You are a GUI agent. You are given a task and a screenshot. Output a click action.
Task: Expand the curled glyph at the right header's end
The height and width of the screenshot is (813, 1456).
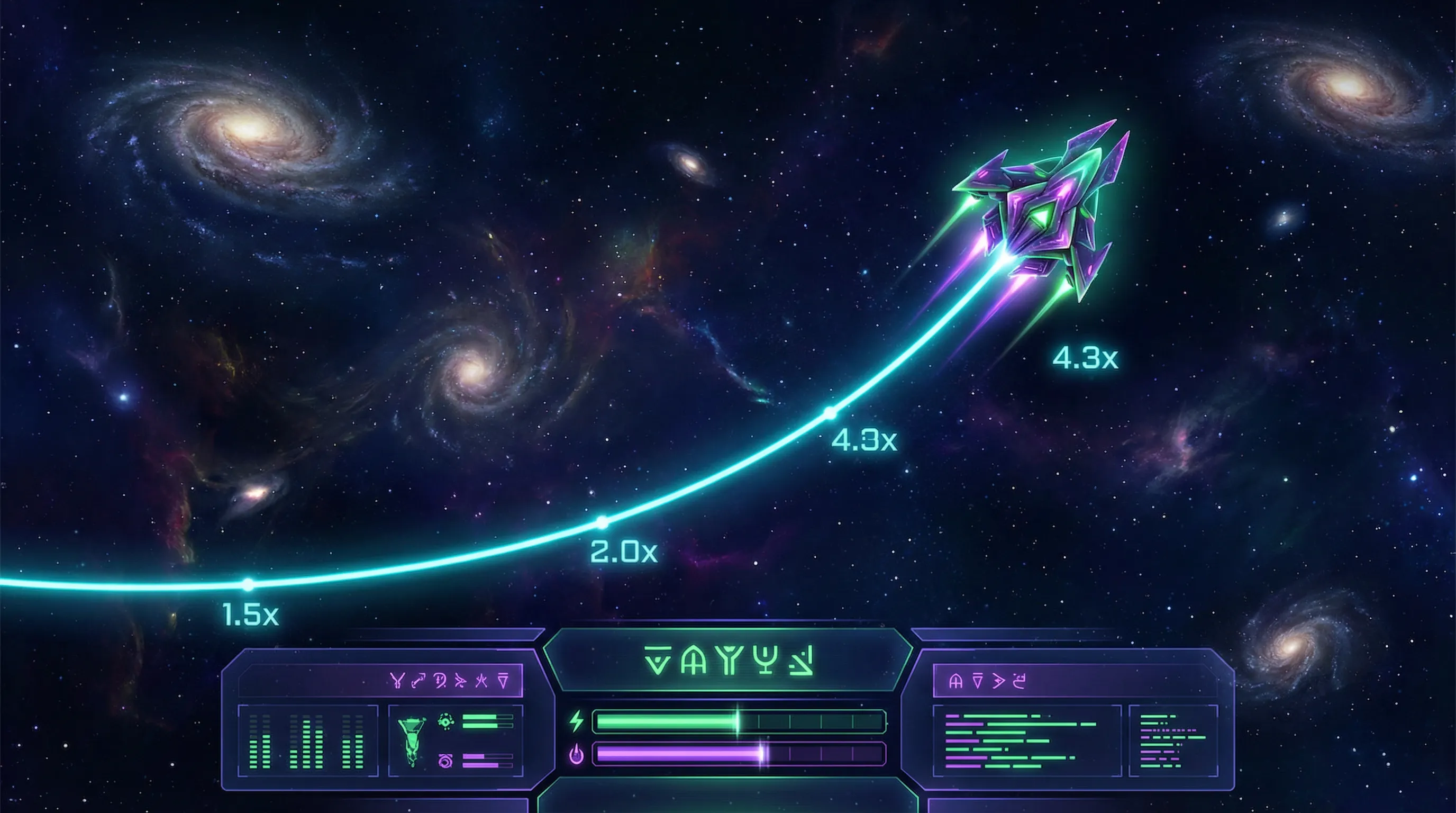(x=1020, y=681)
